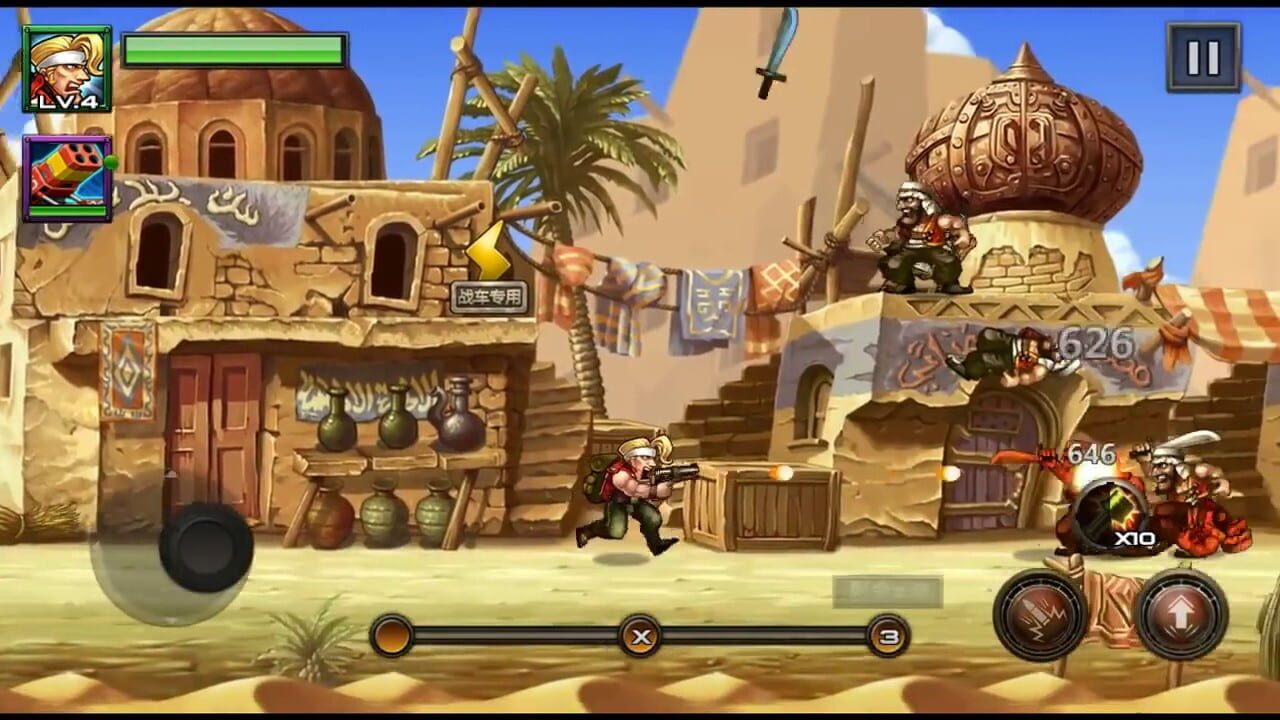Click the orange start node of the stage bar

tap(391, 634)
